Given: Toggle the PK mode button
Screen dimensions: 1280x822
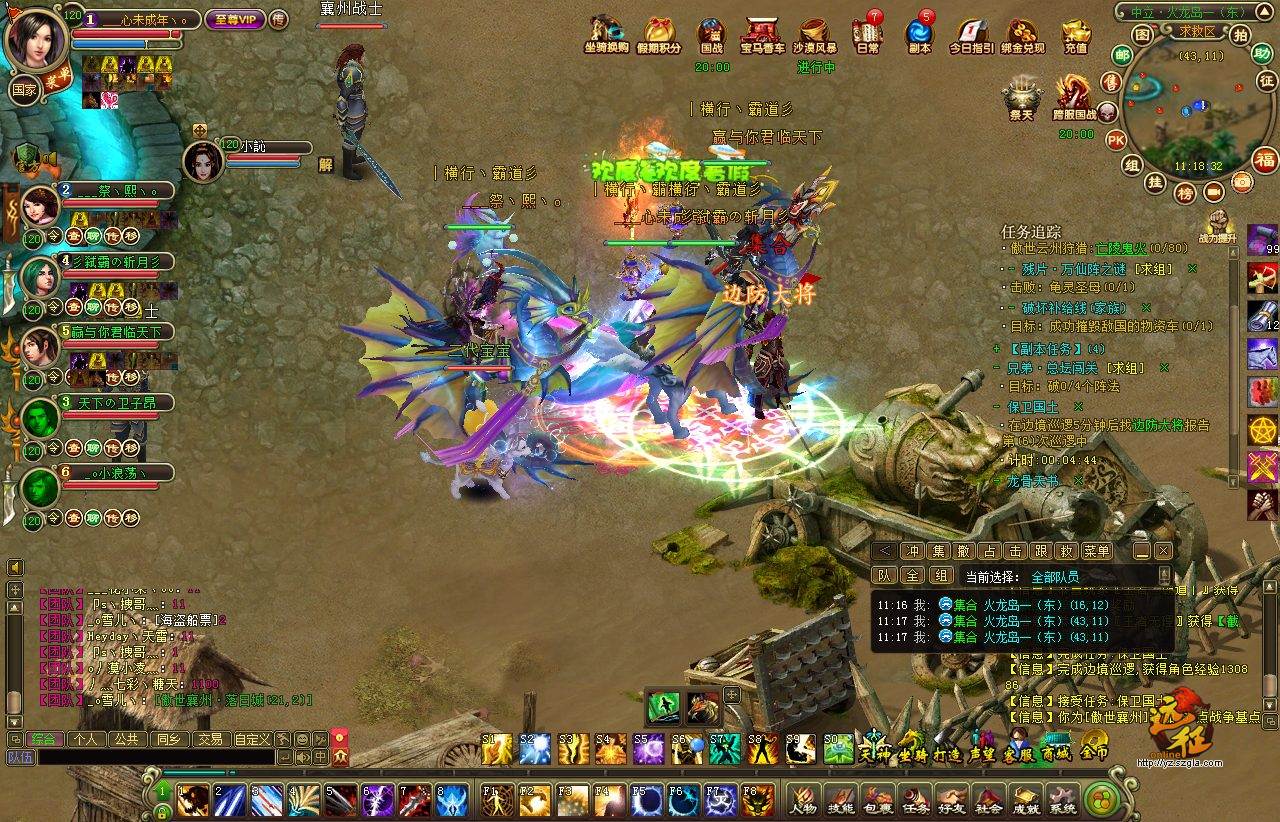Looking at the screenshot, I should [1116, 139].
